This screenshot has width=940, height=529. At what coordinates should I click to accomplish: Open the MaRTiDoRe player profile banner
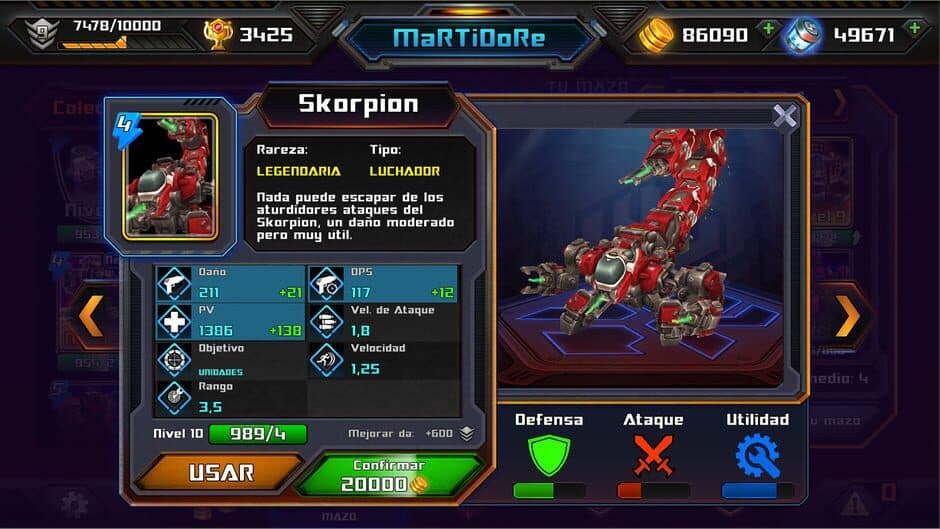pyautogui.click(x=469, y=38)
